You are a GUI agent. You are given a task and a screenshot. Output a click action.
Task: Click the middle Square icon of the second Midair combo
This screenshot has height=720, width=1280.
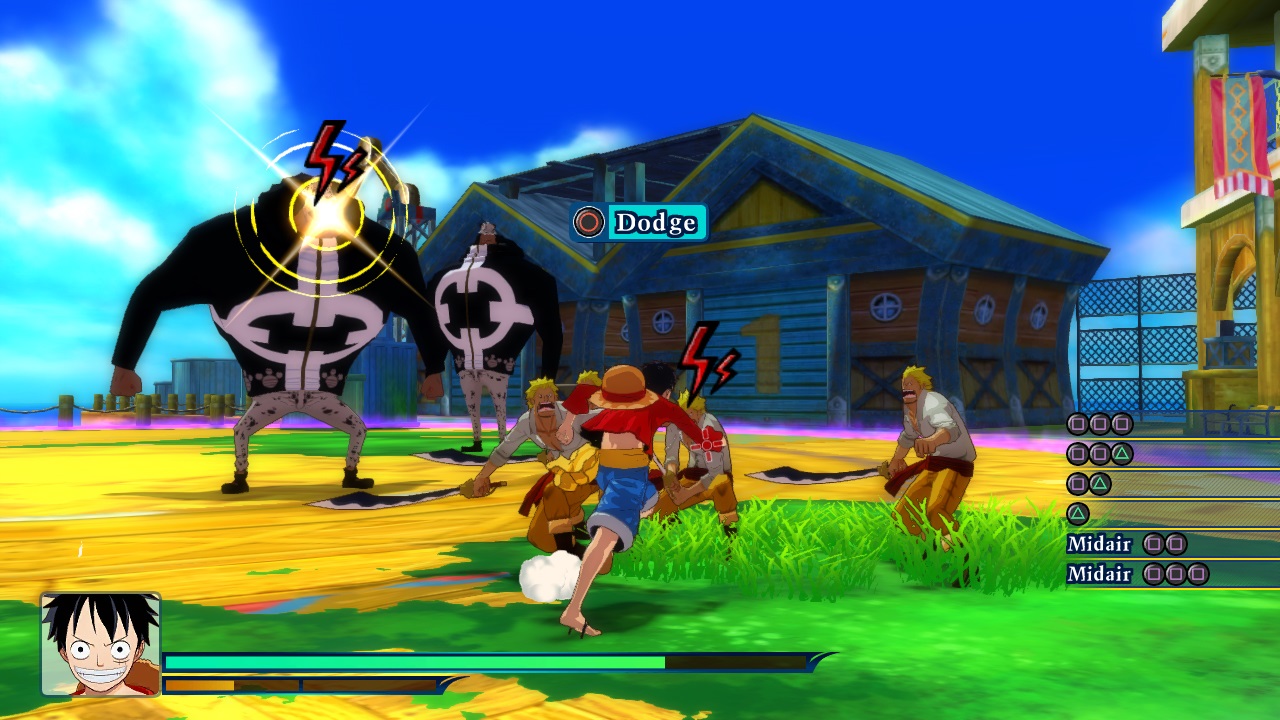pos(1178,574)
